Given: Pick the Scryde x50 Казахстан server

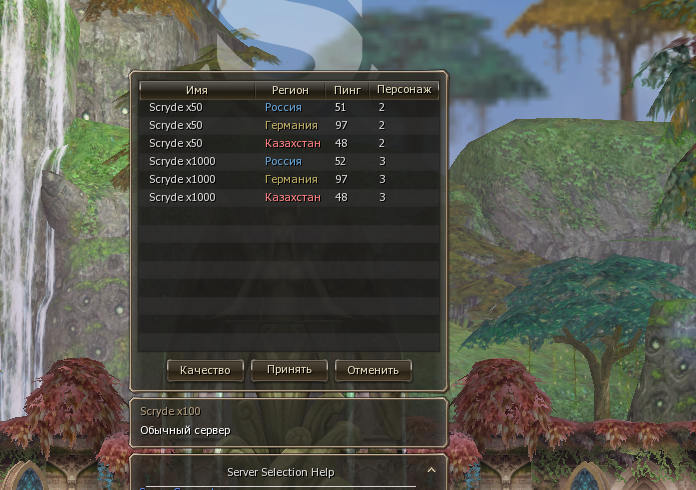Looking at the screenshot, I should click(288, 143).
